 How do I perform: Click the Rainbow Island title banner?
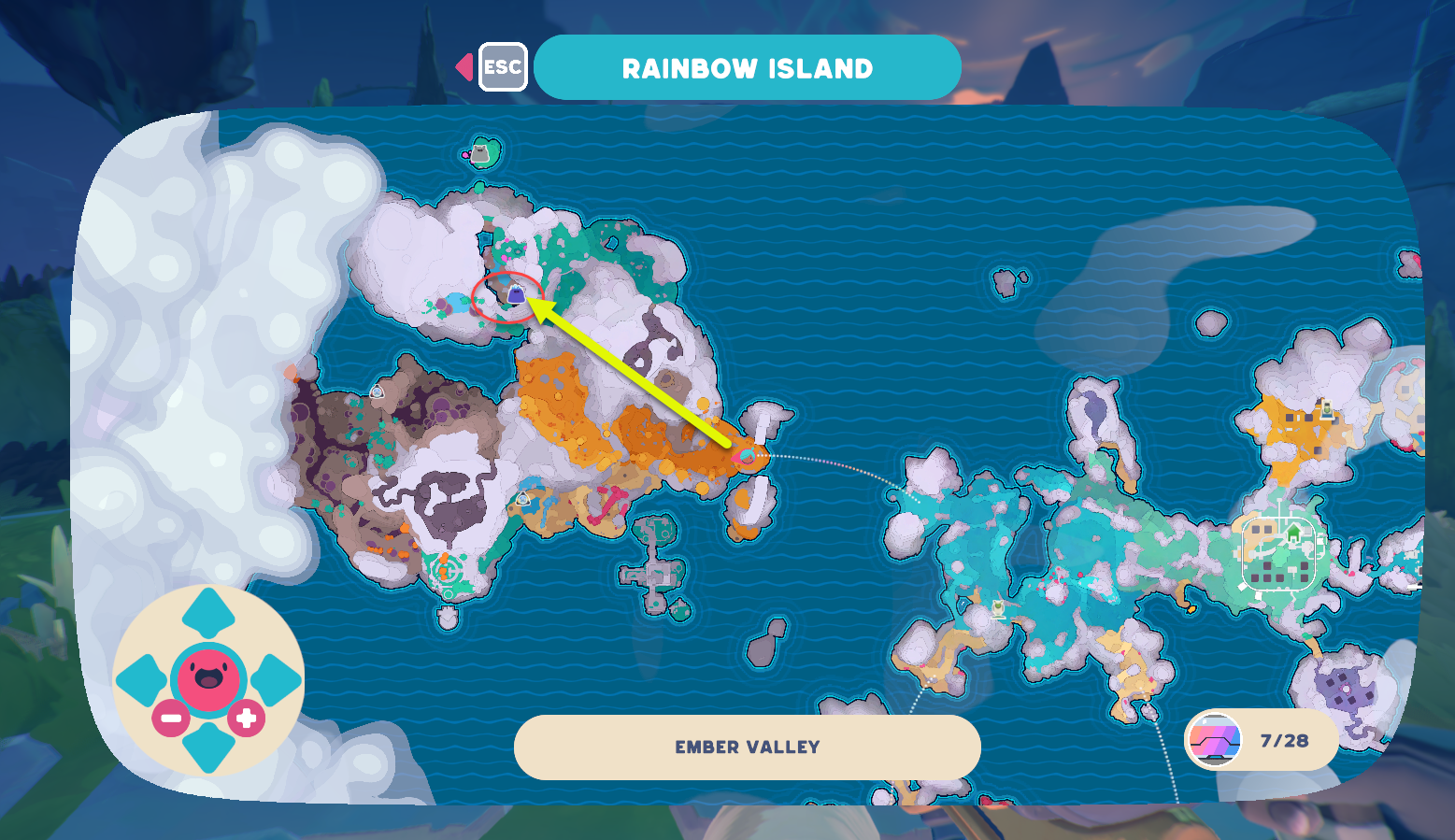749,66
